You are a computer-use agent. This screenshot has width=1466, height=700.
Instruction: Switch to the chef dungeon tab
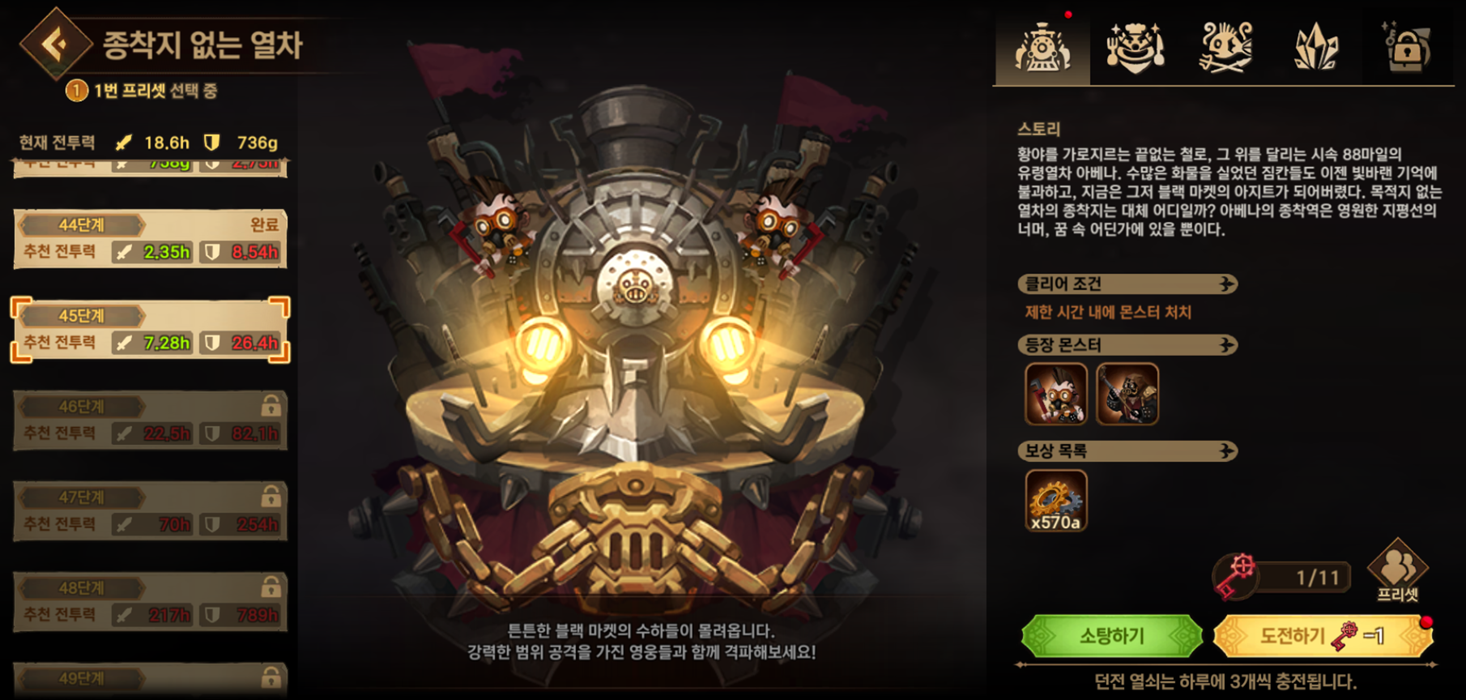[1134, 45]
